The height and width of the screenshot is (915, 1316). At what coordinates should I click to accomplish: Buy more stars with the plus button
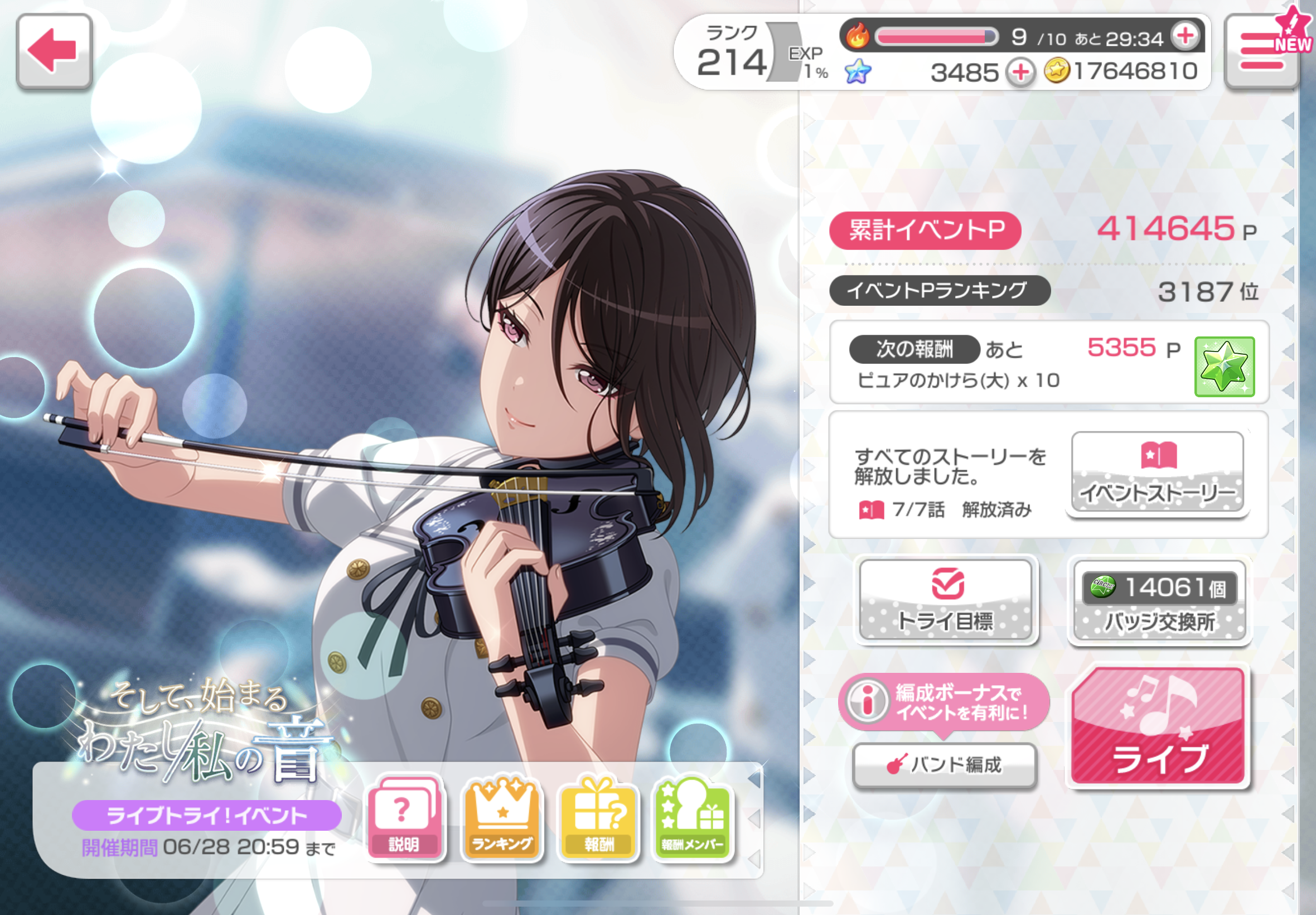coord(1020,73)
